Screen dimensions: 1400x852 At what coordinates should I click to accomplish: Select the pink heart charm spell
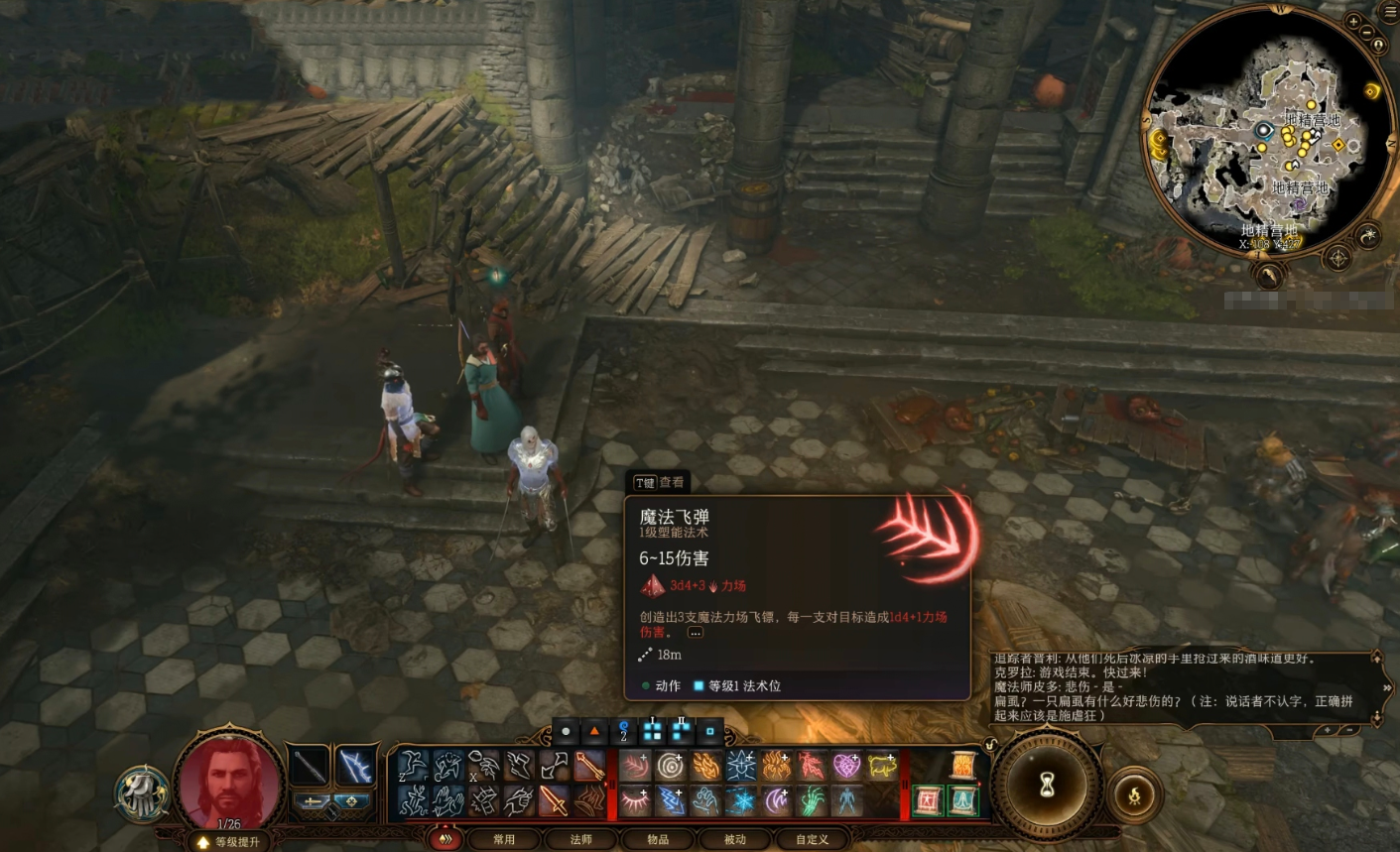point(845,767)
